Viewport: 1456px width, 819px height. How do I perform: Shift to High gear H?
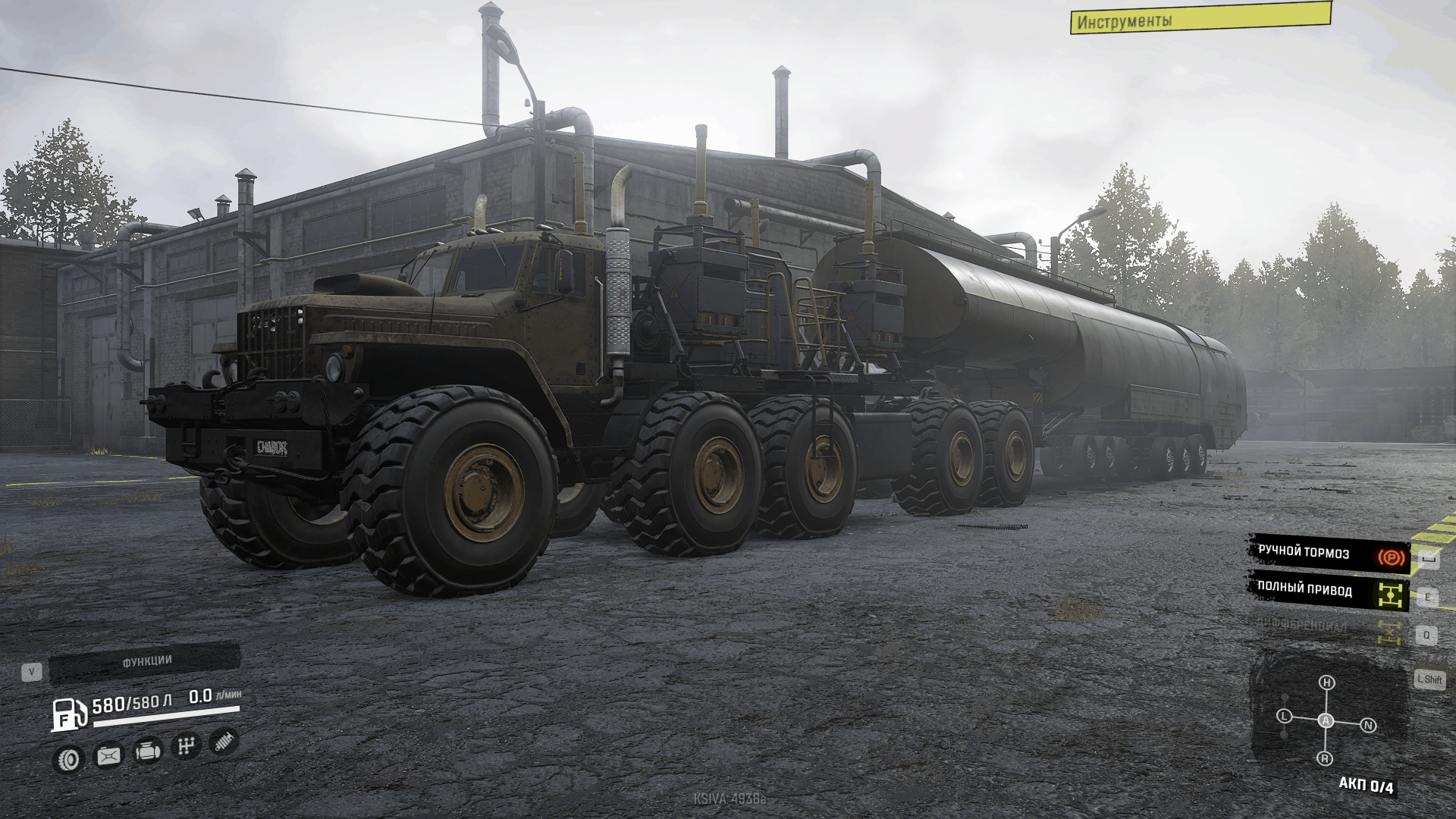(1326, 682)
